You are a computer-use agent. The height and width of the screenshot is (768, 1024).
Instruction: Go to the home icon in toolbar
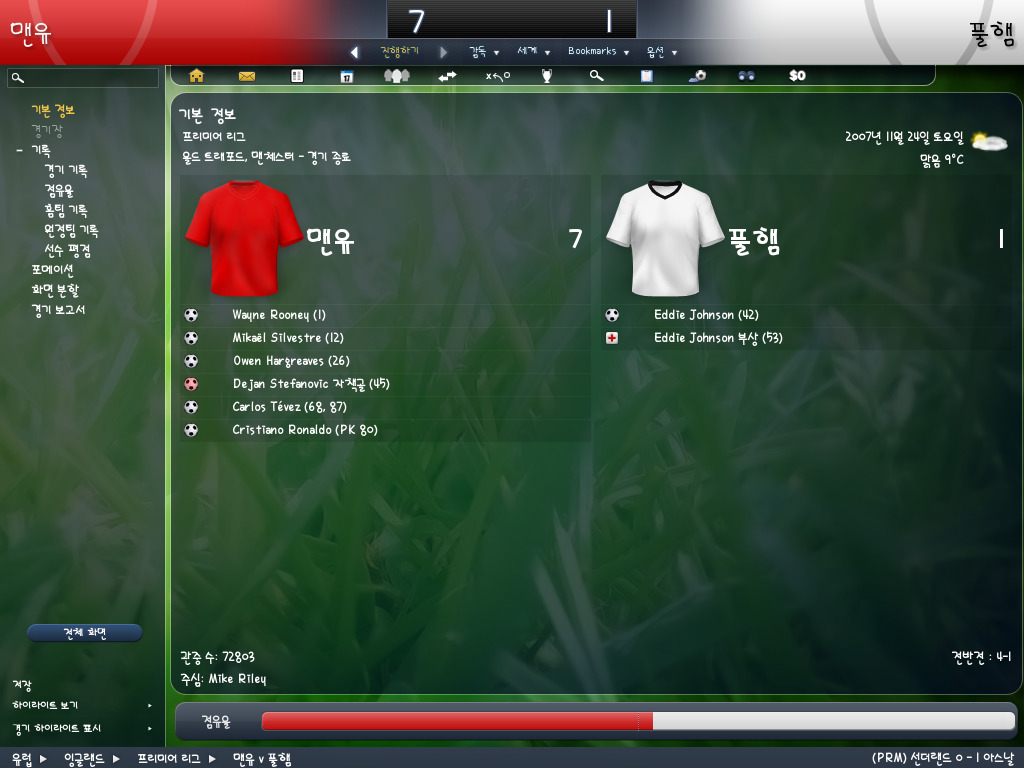pyautogui.click(x=196, y=75)
